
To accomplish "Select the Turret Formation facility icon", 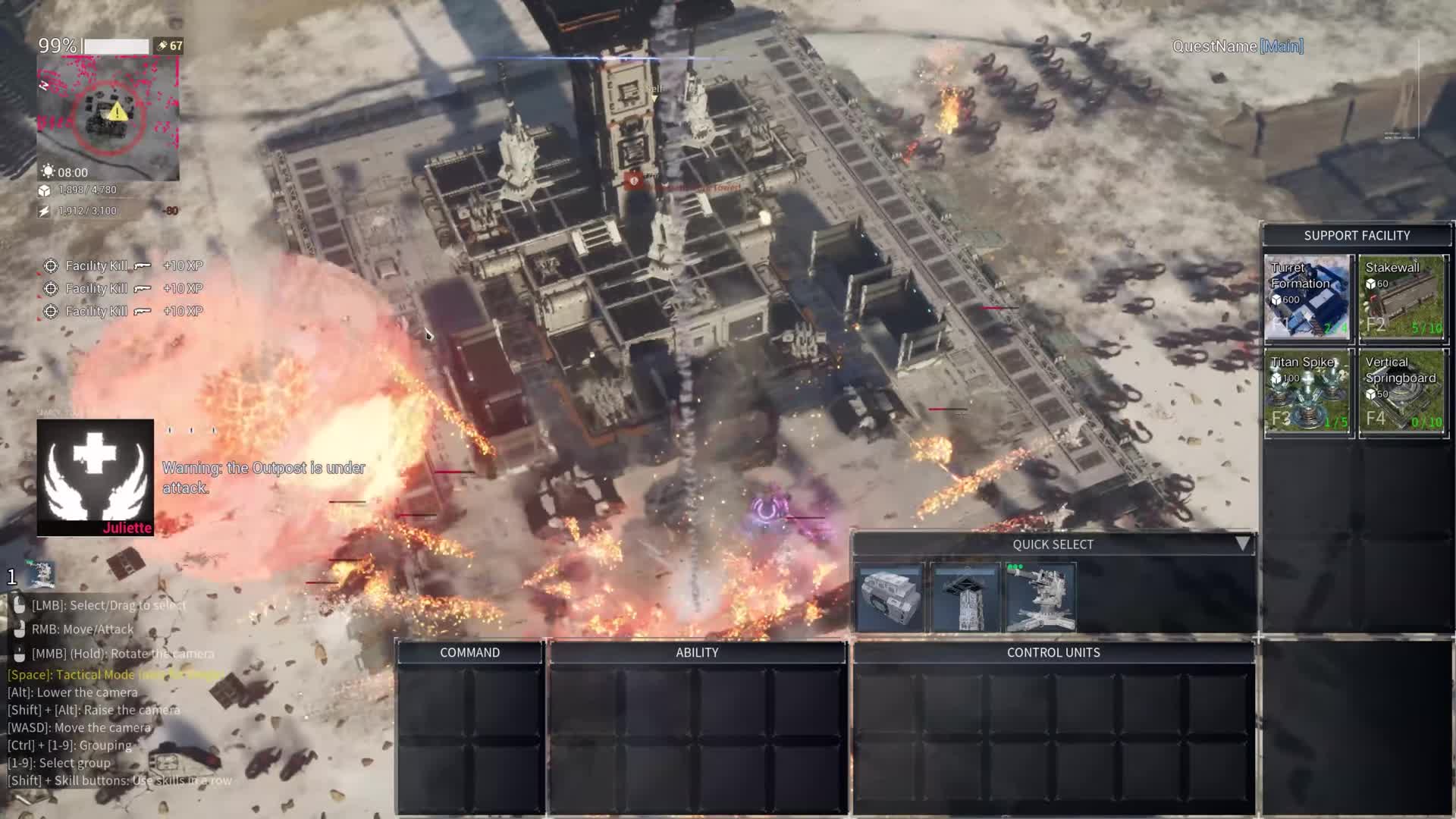I will click(x=1307, y=298).
